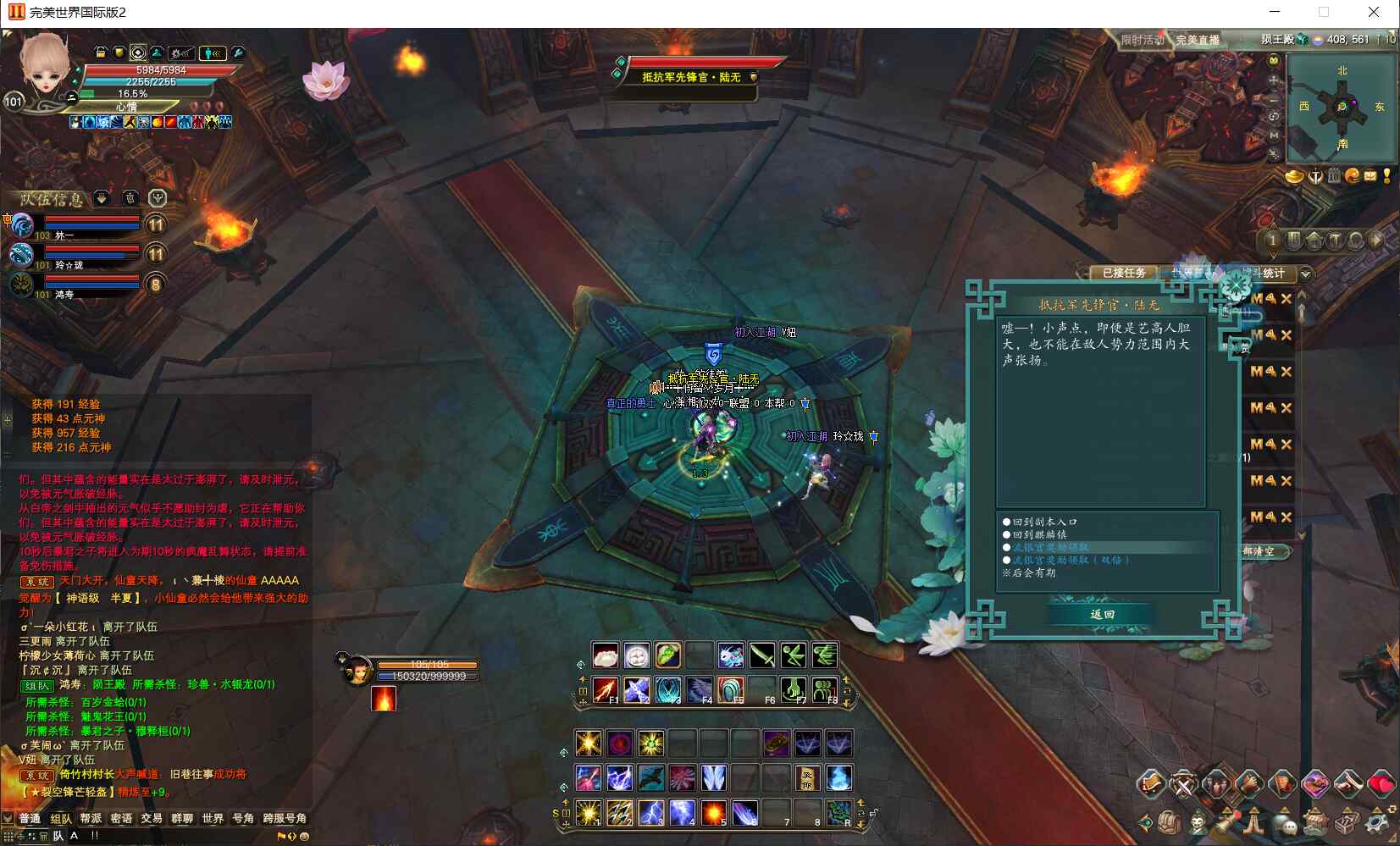Click the 返回 button in the NPC dialogue
The width and height of the screenshot is (1400, 846).
click(x=1102, y=614)
